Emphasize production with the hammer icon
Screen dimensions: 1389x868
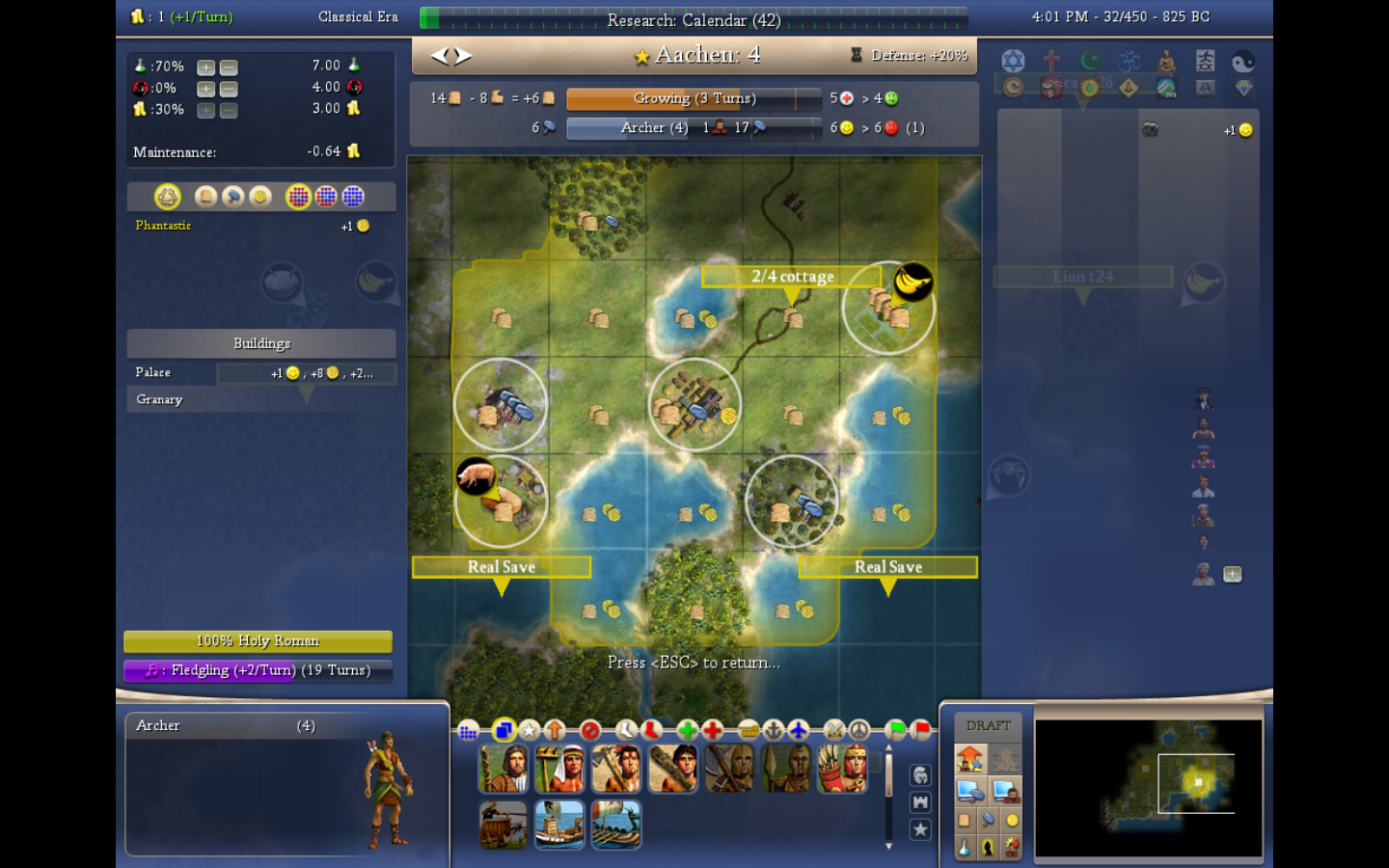(x=988, y=820)
